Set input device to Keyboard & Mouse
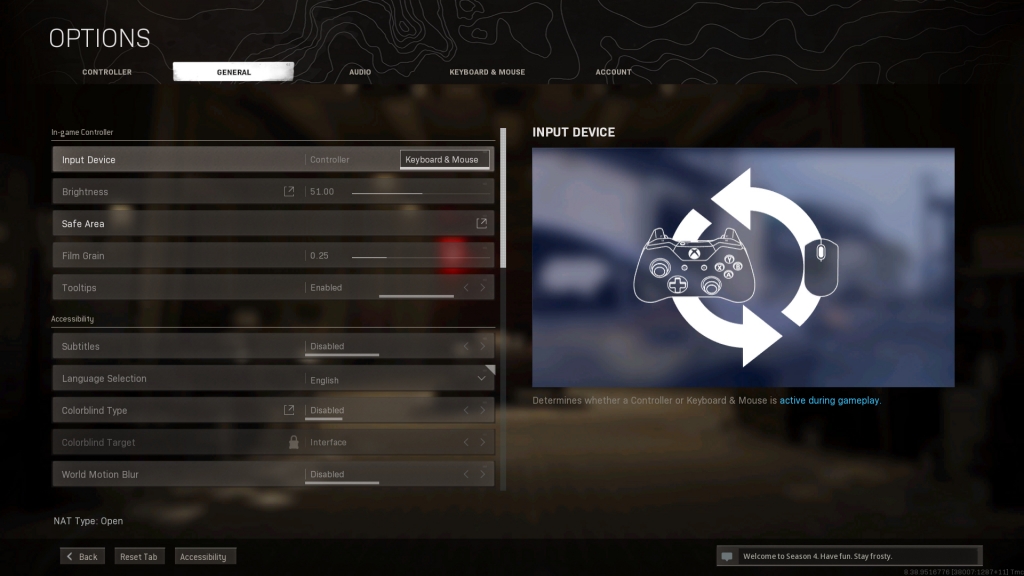 pos(442,160)
